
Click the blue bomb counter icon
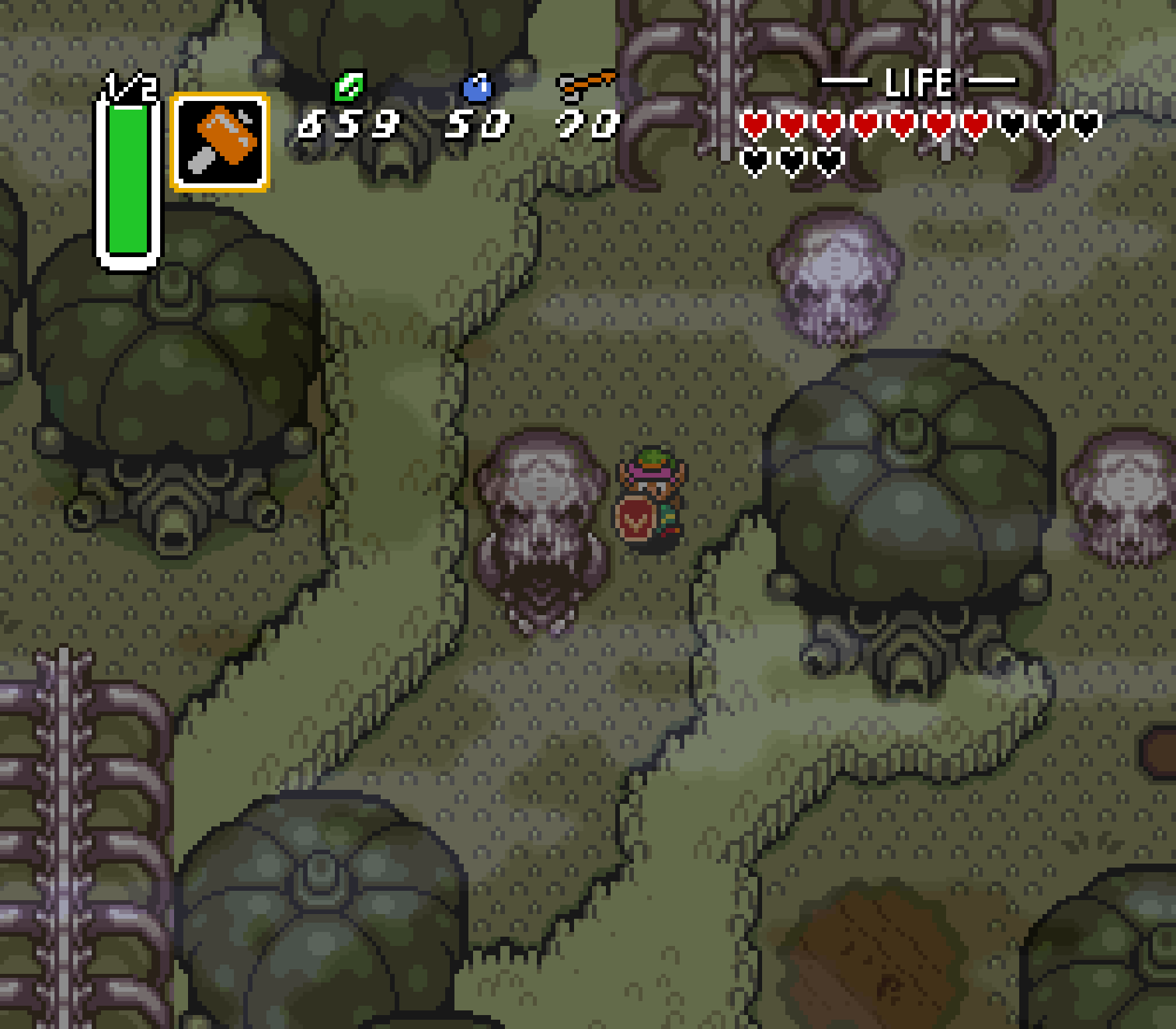(477, 85)
